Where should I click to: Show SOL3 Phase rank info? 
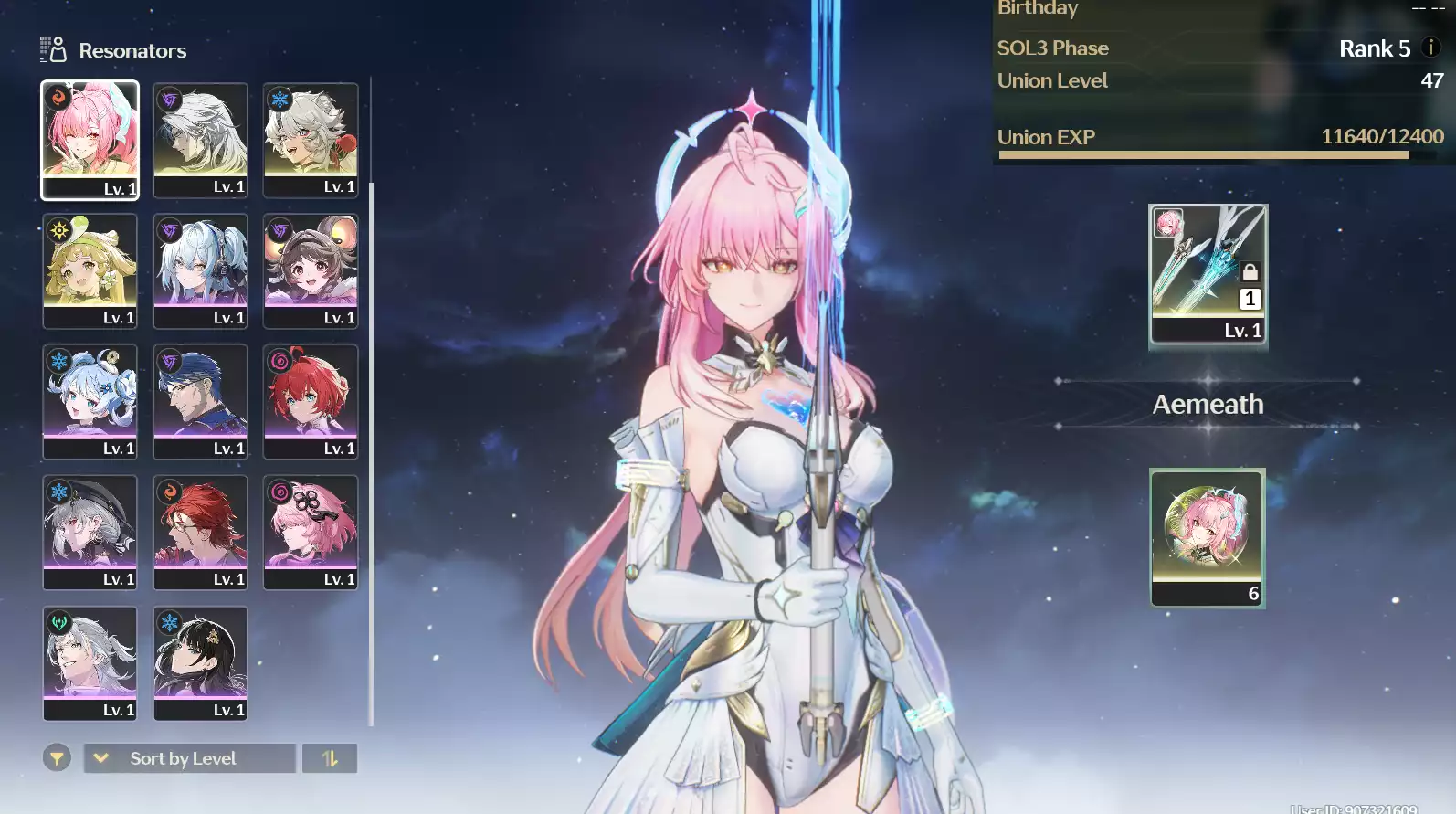(x=1430, y=48)
